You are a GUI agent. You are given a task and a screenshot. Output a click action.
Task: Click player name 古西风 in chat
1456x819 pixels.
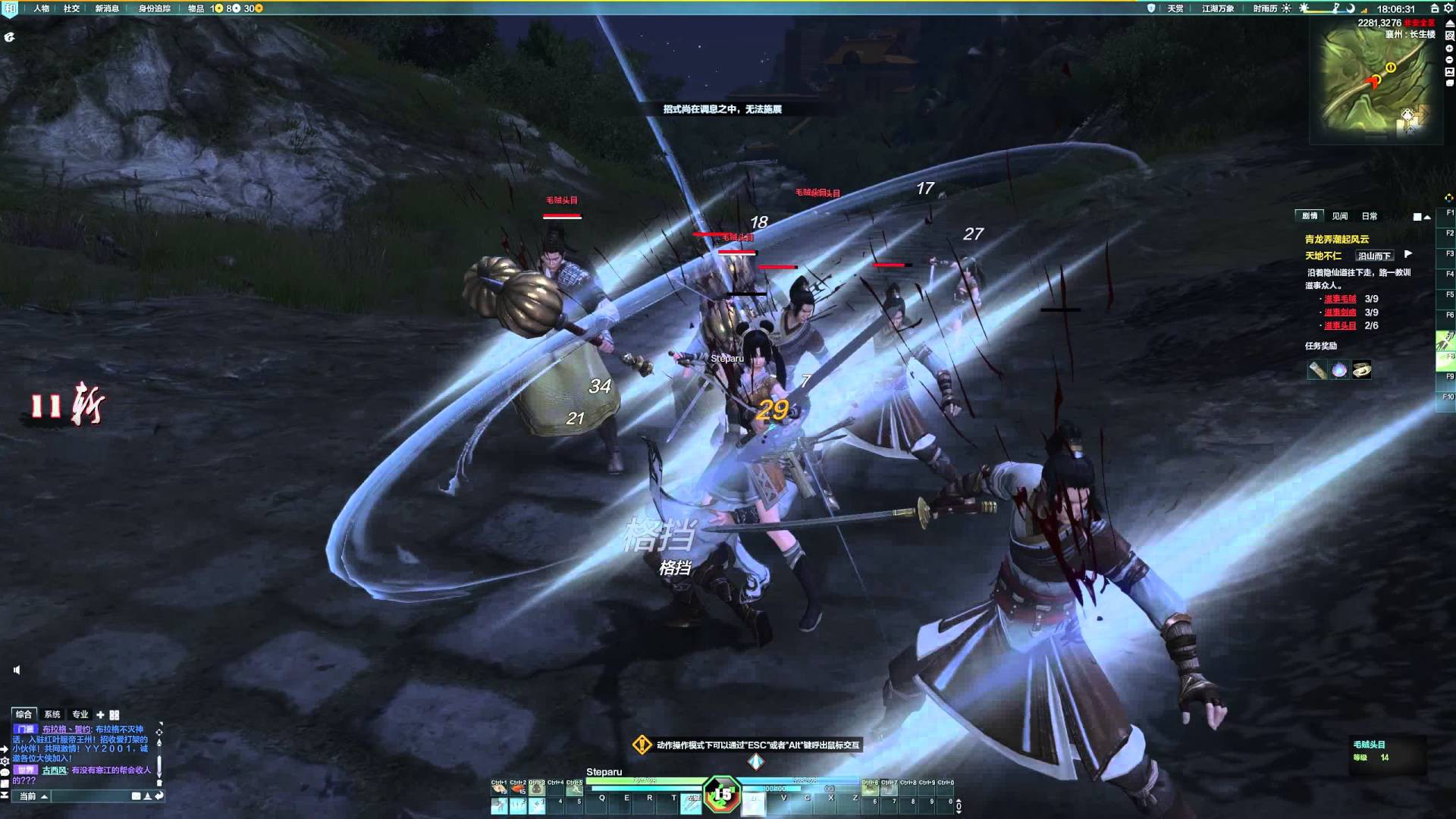(54, 770)
